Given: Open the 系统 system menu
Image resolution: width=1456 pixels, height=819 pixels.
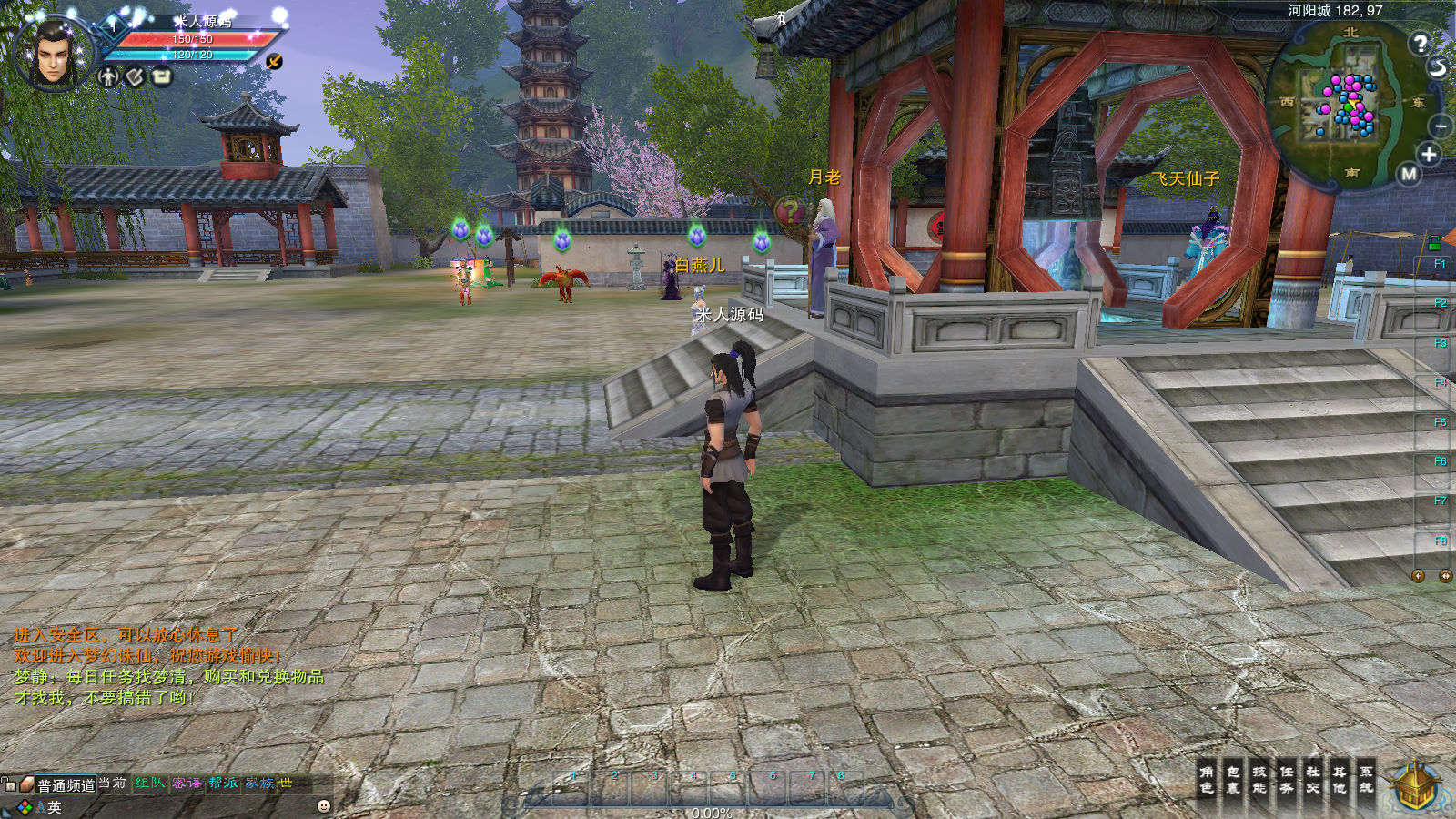Looking at the screenshot, I should [1367, 780].
